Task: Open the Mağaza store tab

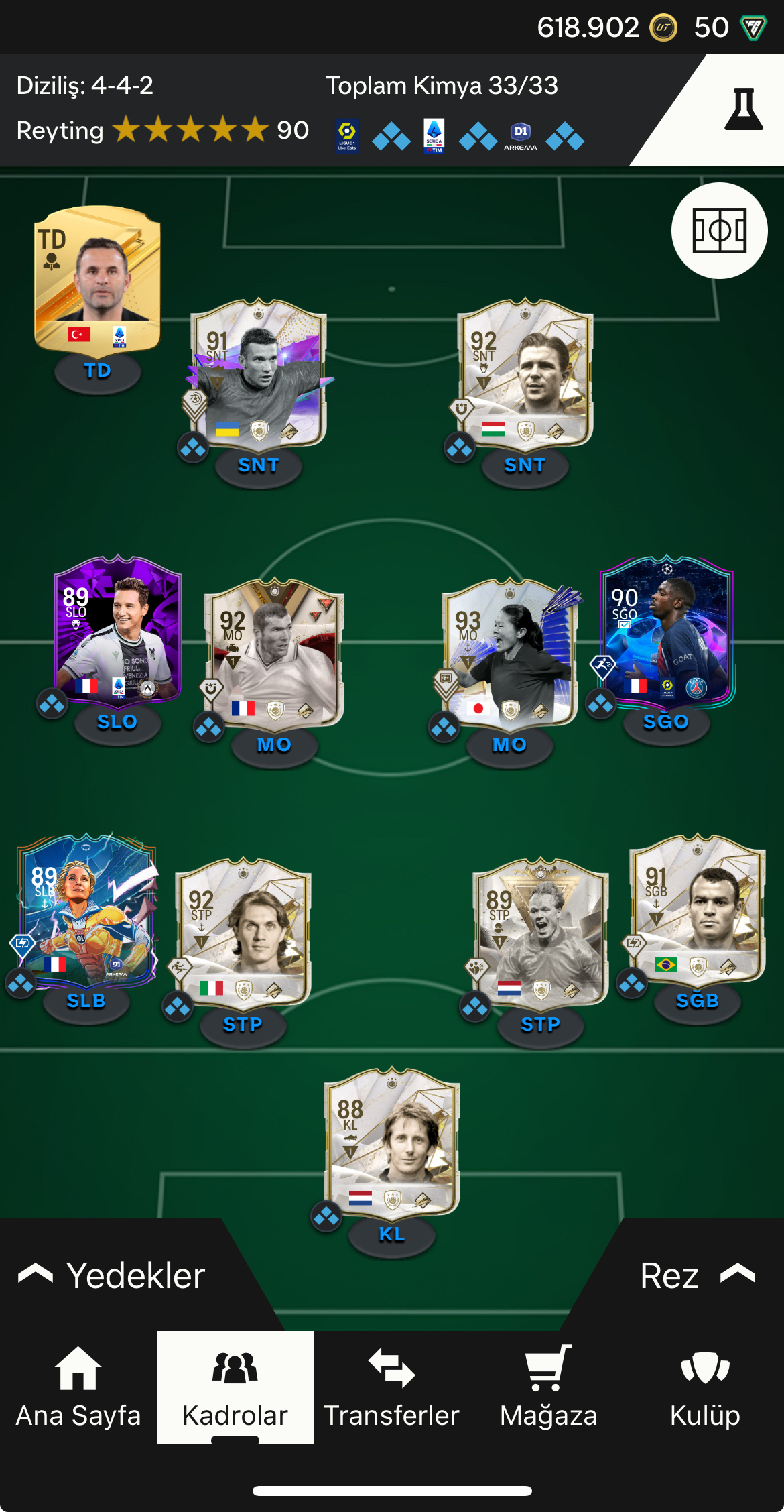Action: 548,1388
